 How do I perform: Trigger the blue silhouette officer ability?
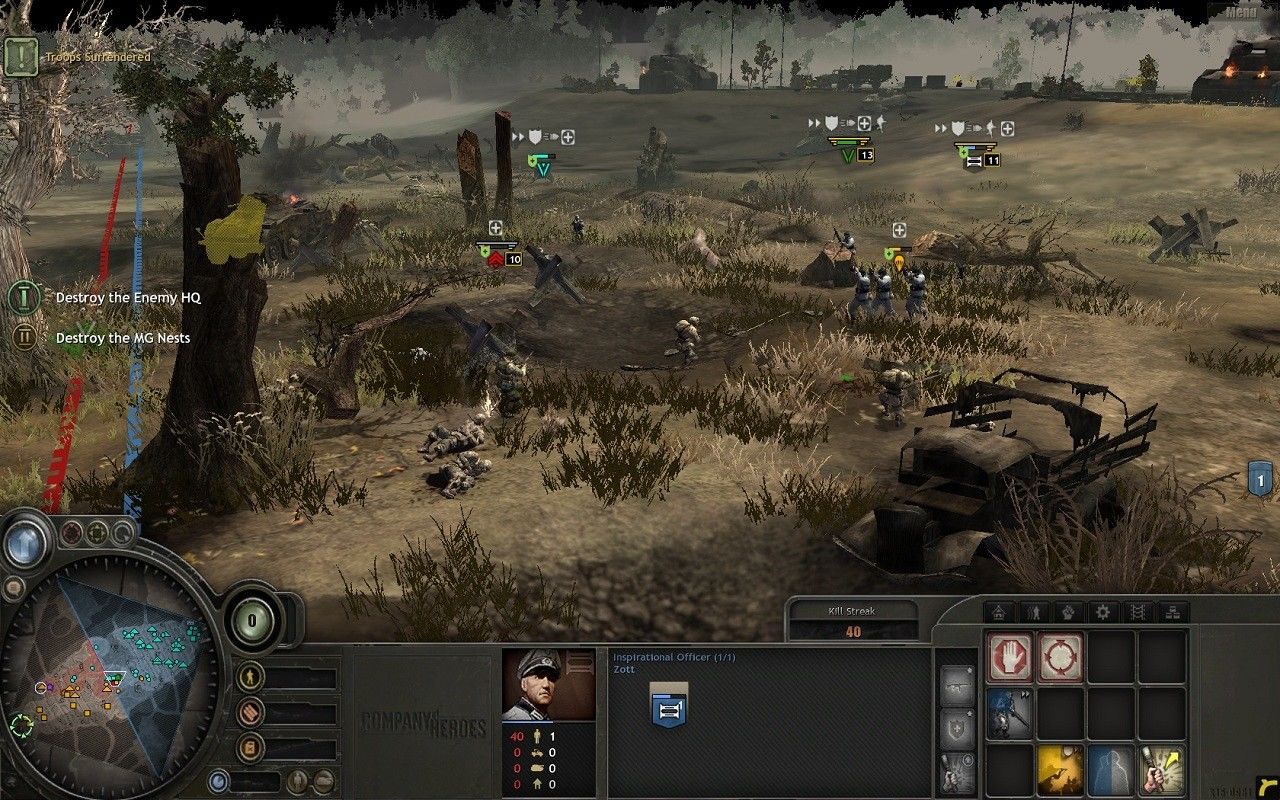1110,769
